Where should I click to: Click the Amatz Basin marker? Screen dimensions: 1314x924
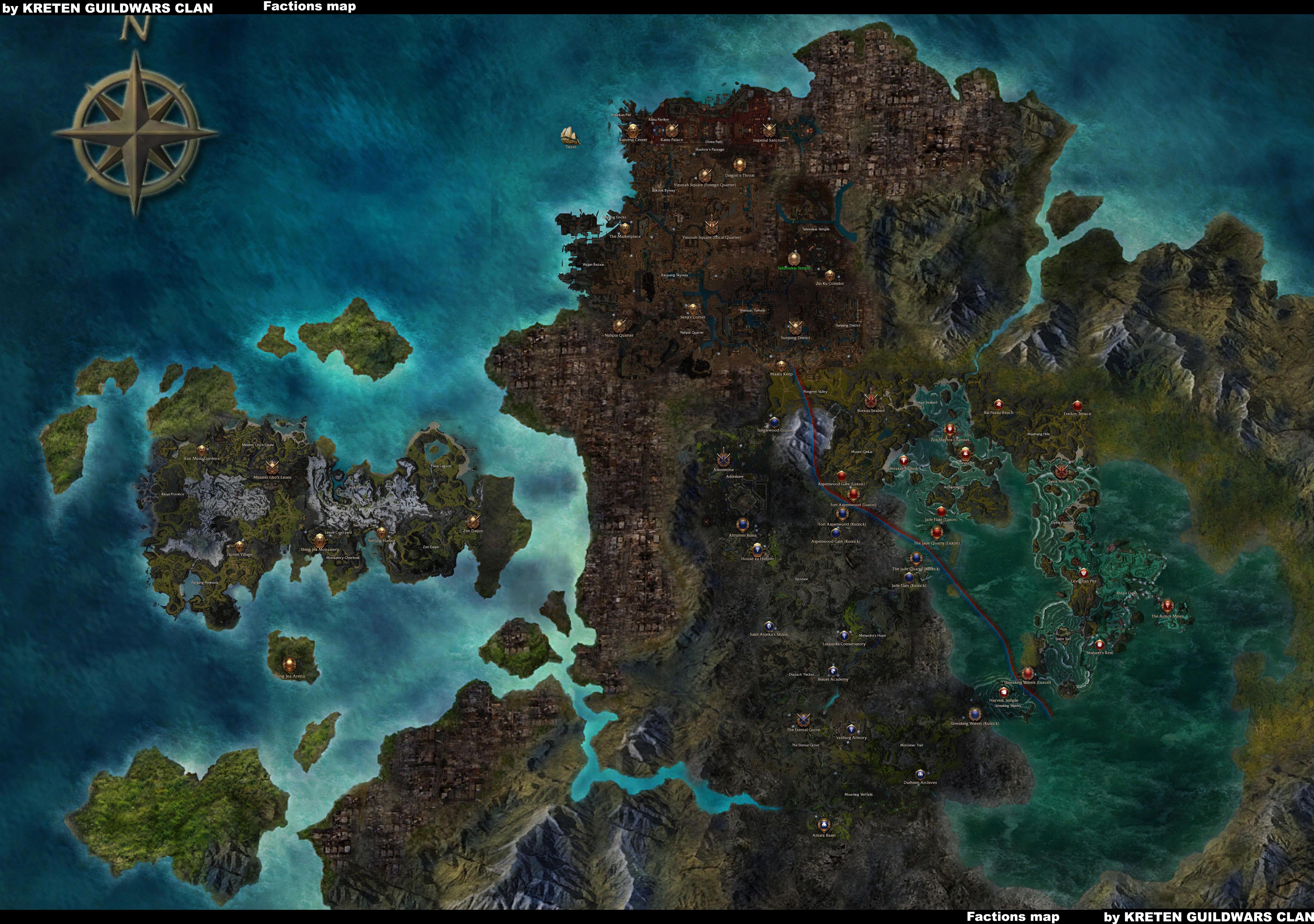point(824,824)
